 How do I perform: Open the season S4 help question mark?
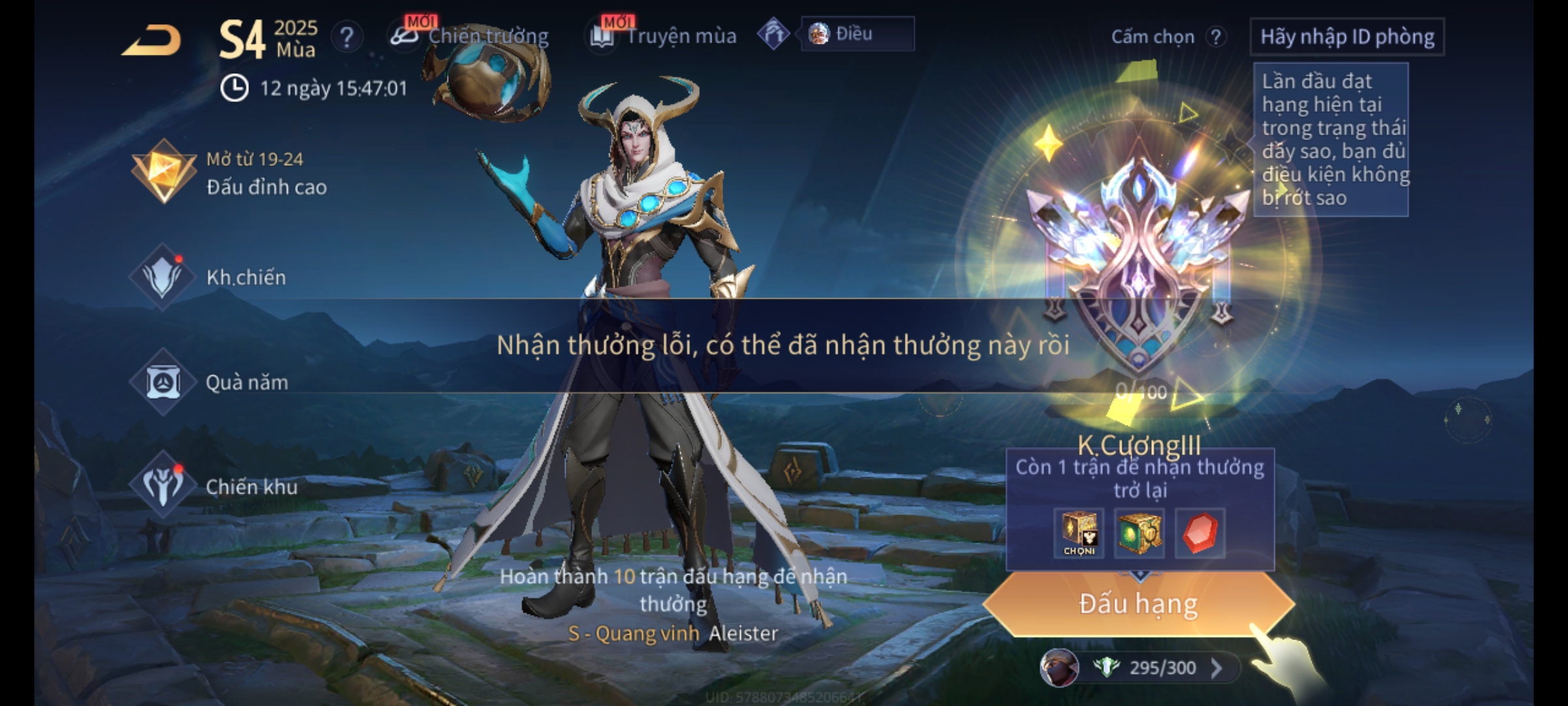tap(346, 37)
